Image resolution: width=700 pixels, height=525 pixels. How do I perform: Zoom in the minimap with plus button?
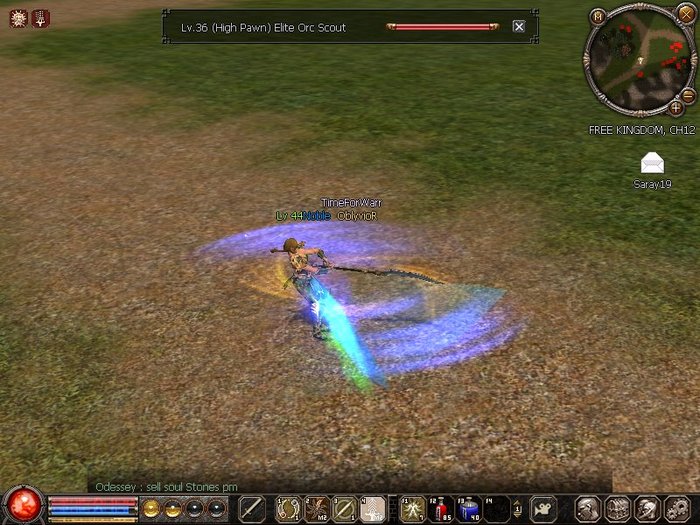point(676,107)
